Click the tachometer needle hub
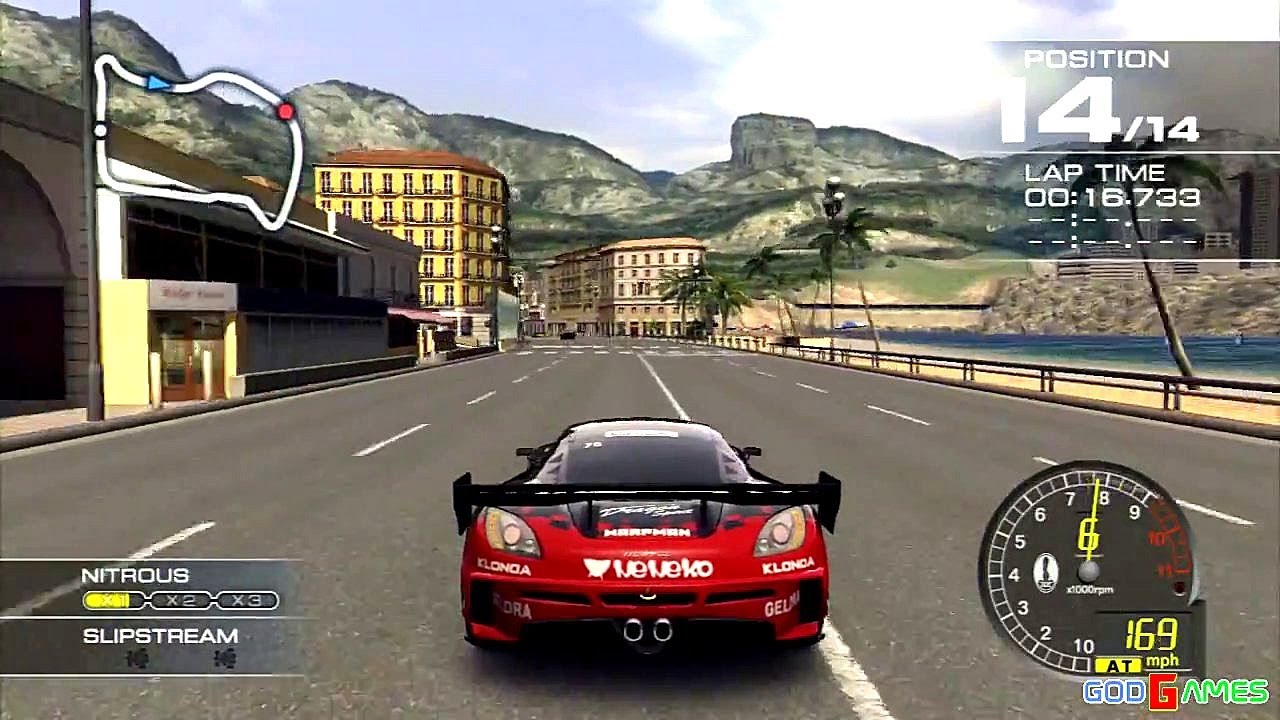This screenshot has width=1280, height=720. pos(1088,572)
